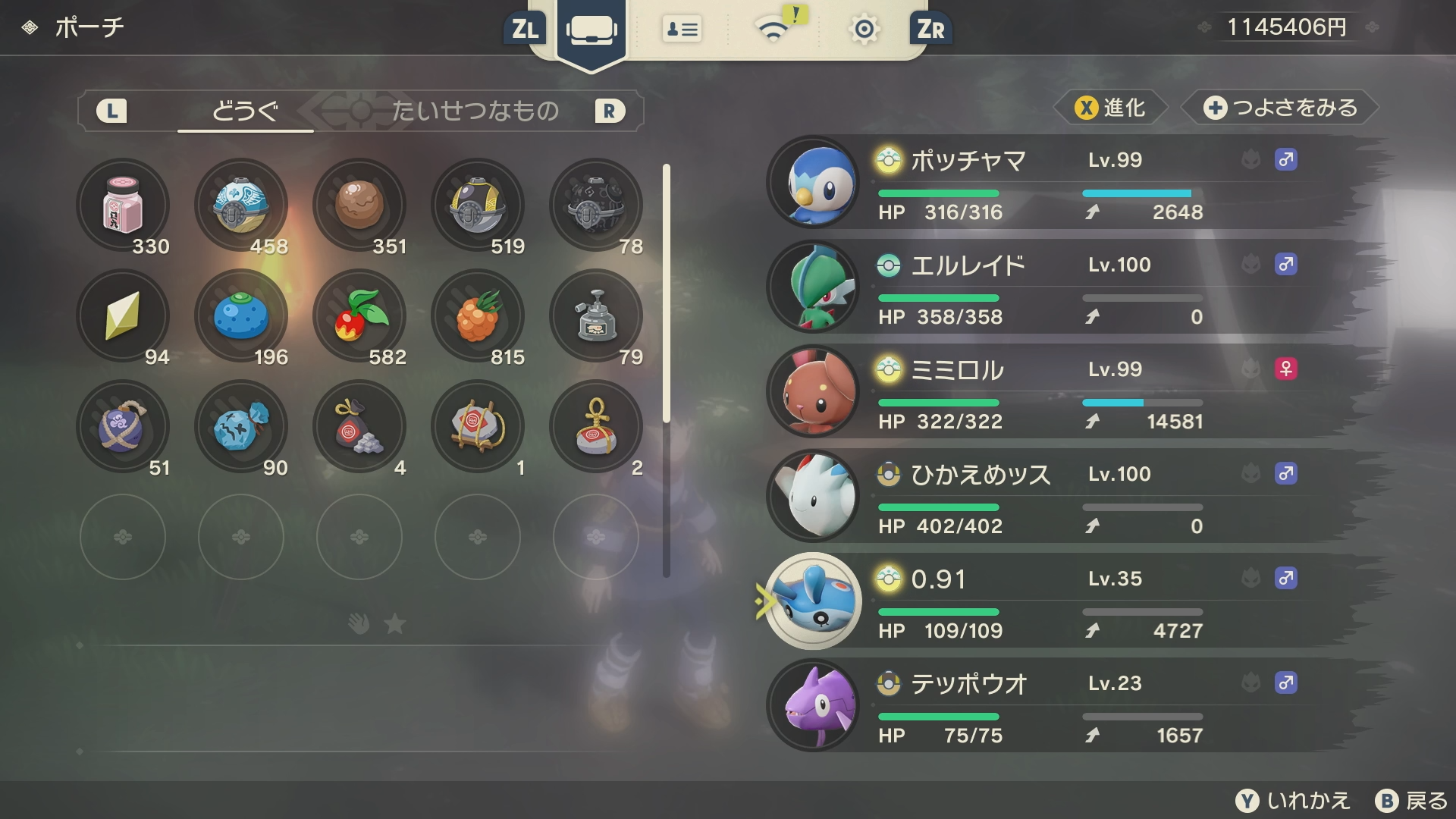Open the wireless communication tab
Screen dimensions: 1456x819
[773, 30]
